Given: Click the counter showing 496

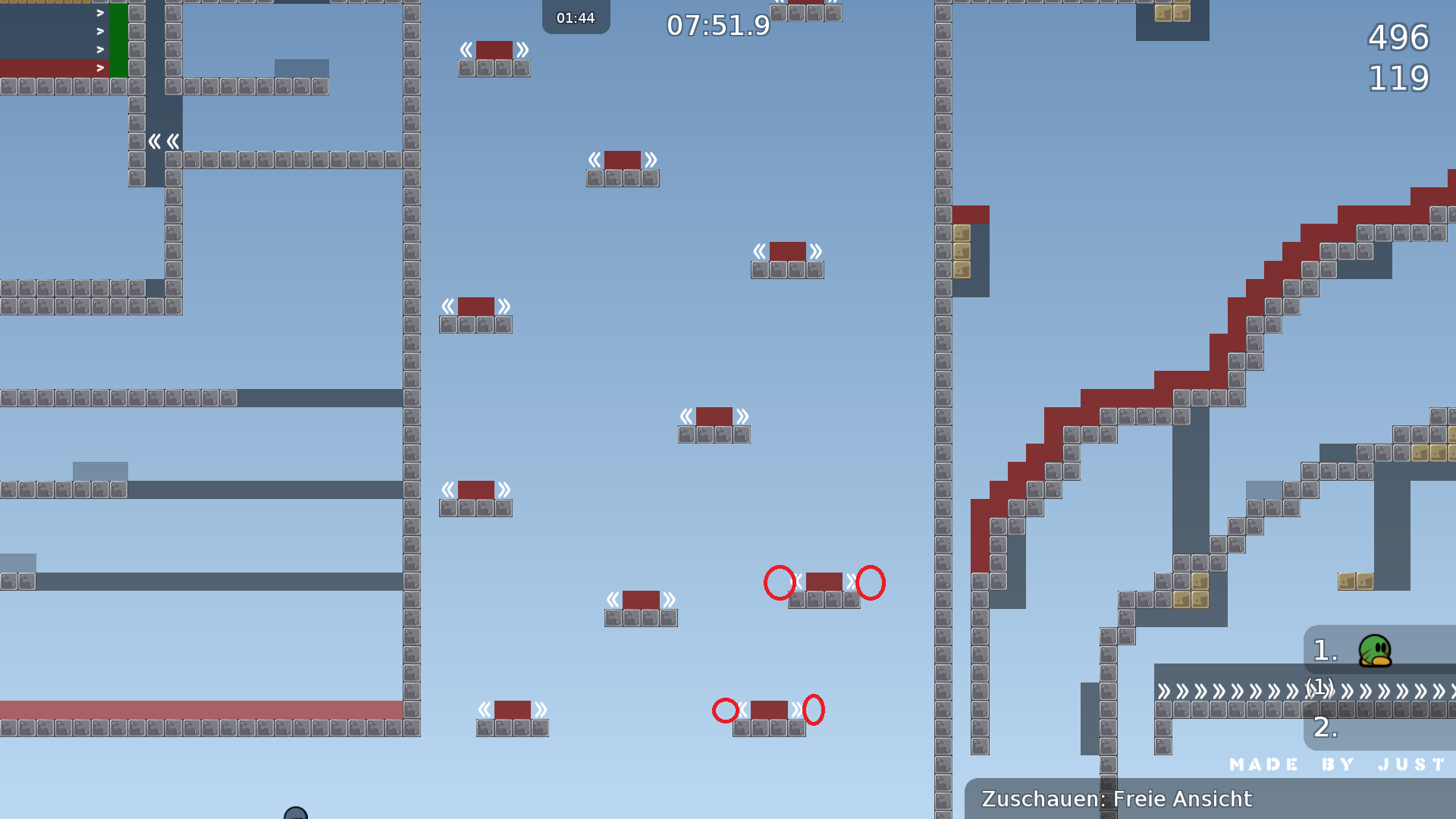Looking at the screenshot, I should pos(1398,38).
